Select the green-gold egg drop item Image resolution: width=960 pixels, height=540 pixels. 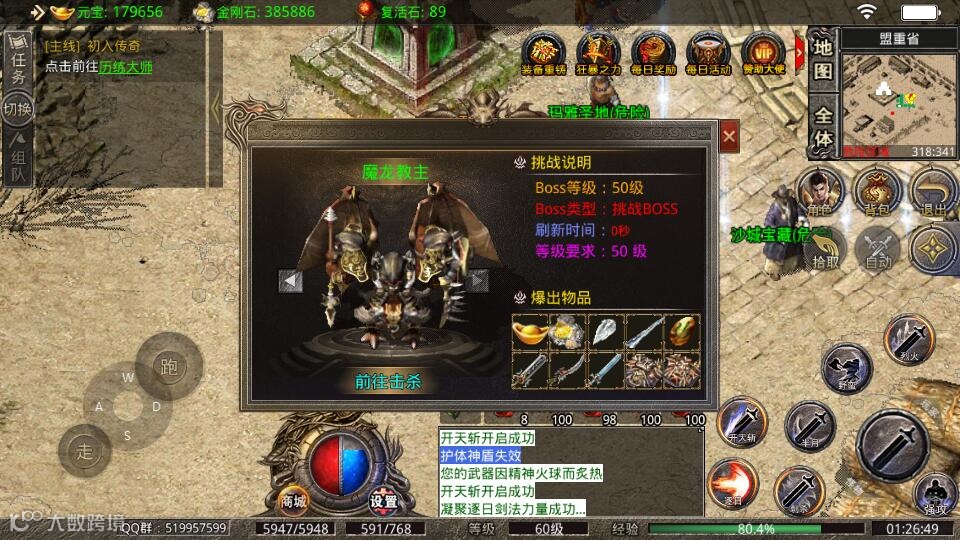[682, 332]
